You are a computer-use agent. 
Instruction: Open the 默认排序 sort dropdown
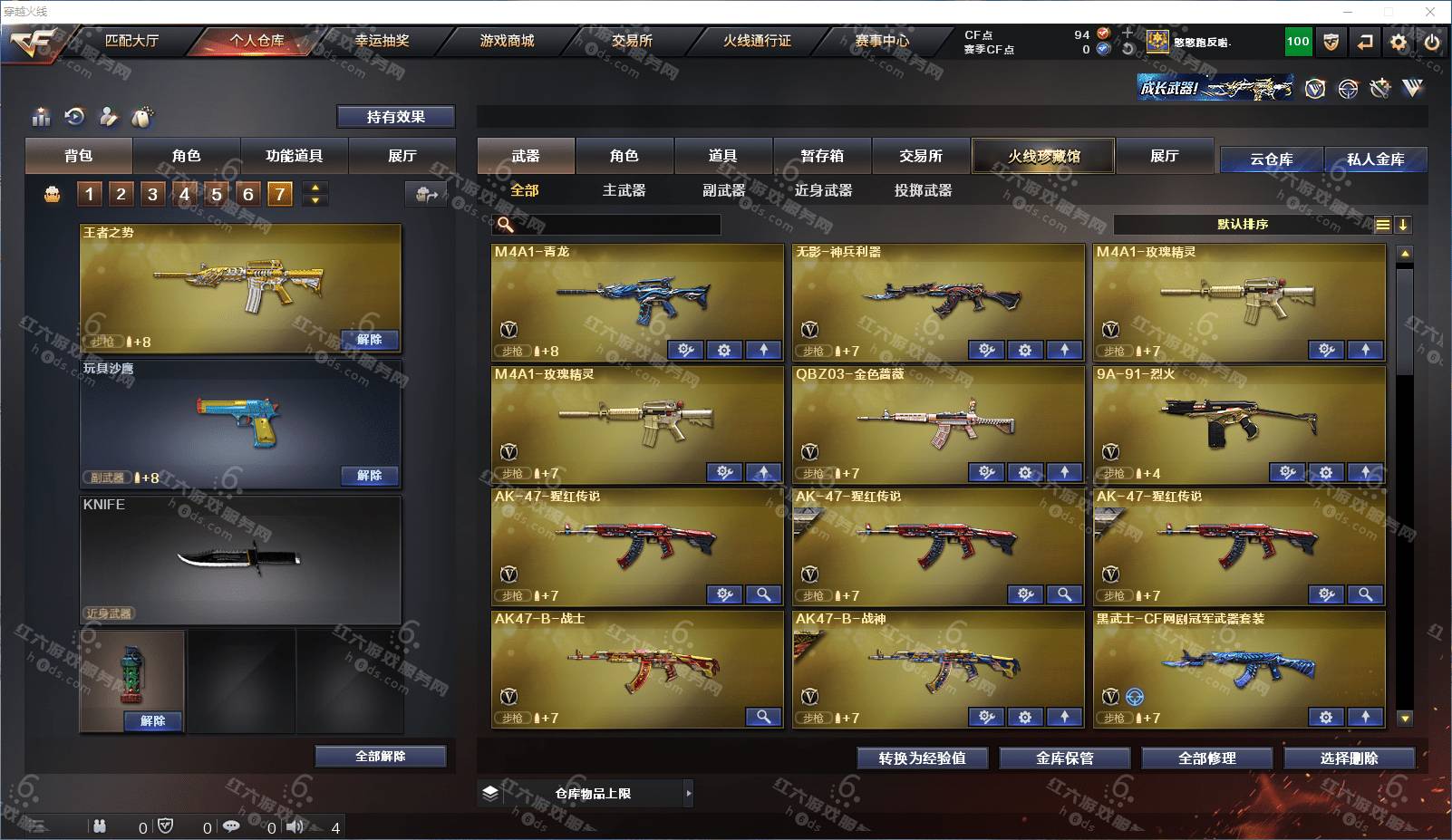point(1242,225)
